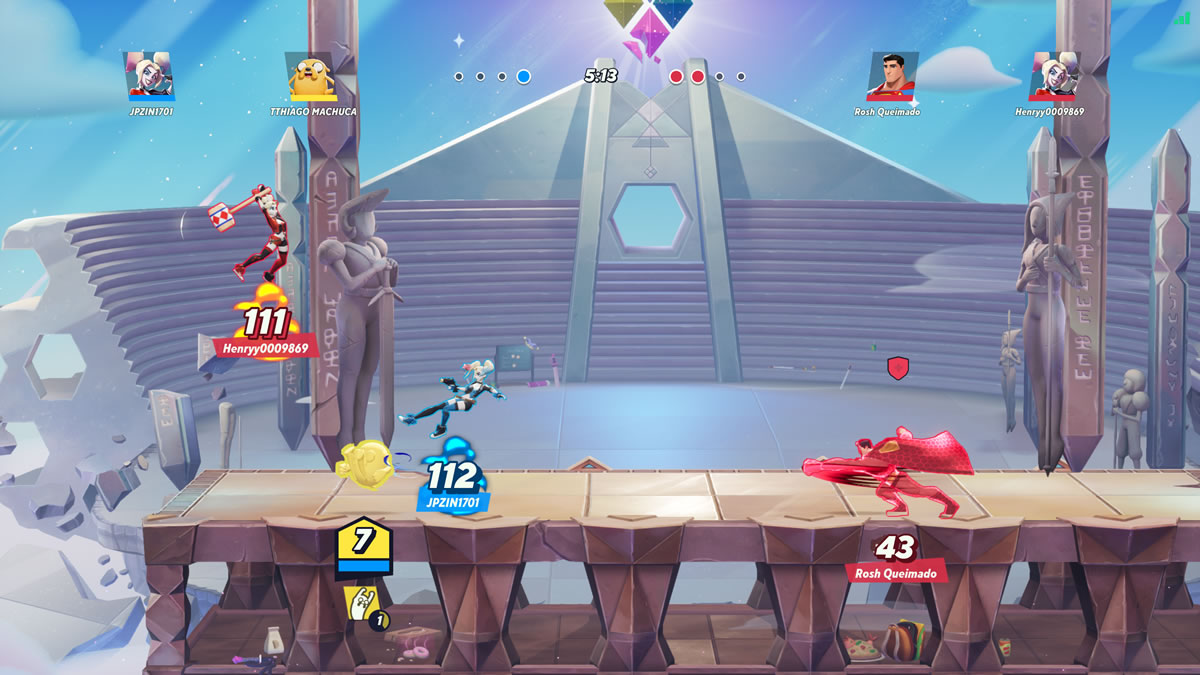
Task: Select JPZIN1701's Harley Quinn portrait
Action: [151, 76]
